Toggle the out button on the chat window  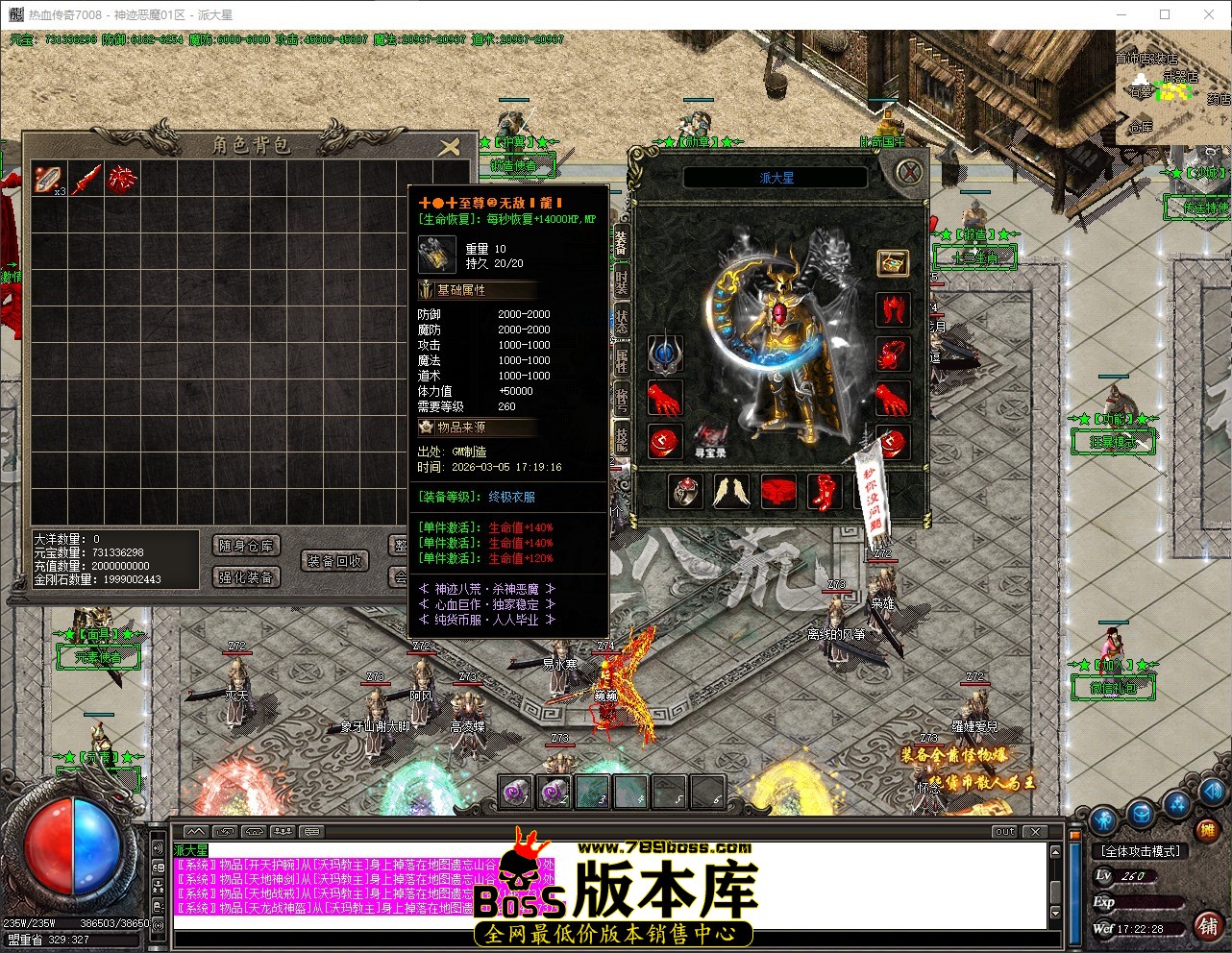click(1003, 832)
